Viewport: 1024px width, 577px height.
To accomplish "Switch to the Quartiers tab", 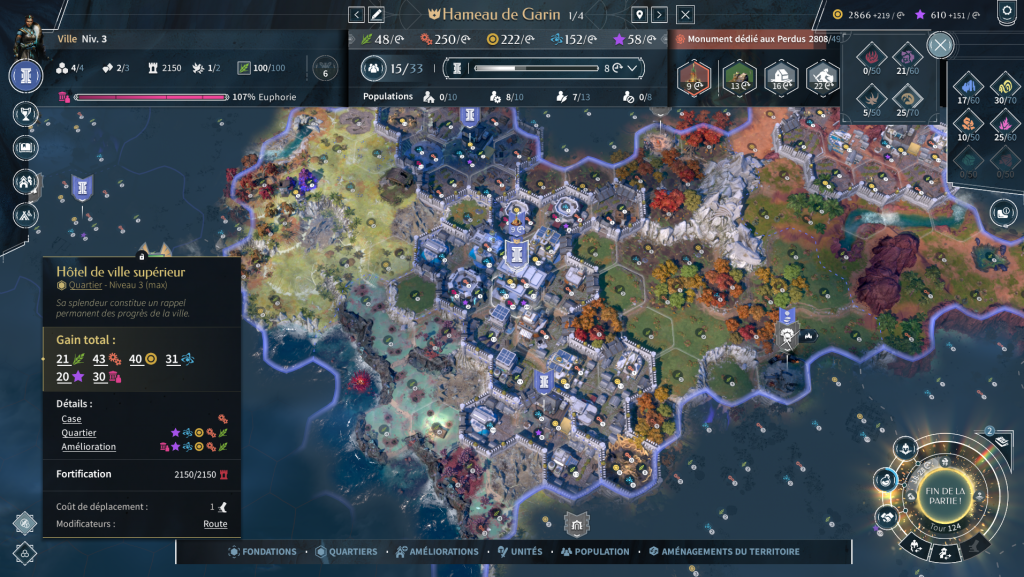I will [x=346, y=551].
